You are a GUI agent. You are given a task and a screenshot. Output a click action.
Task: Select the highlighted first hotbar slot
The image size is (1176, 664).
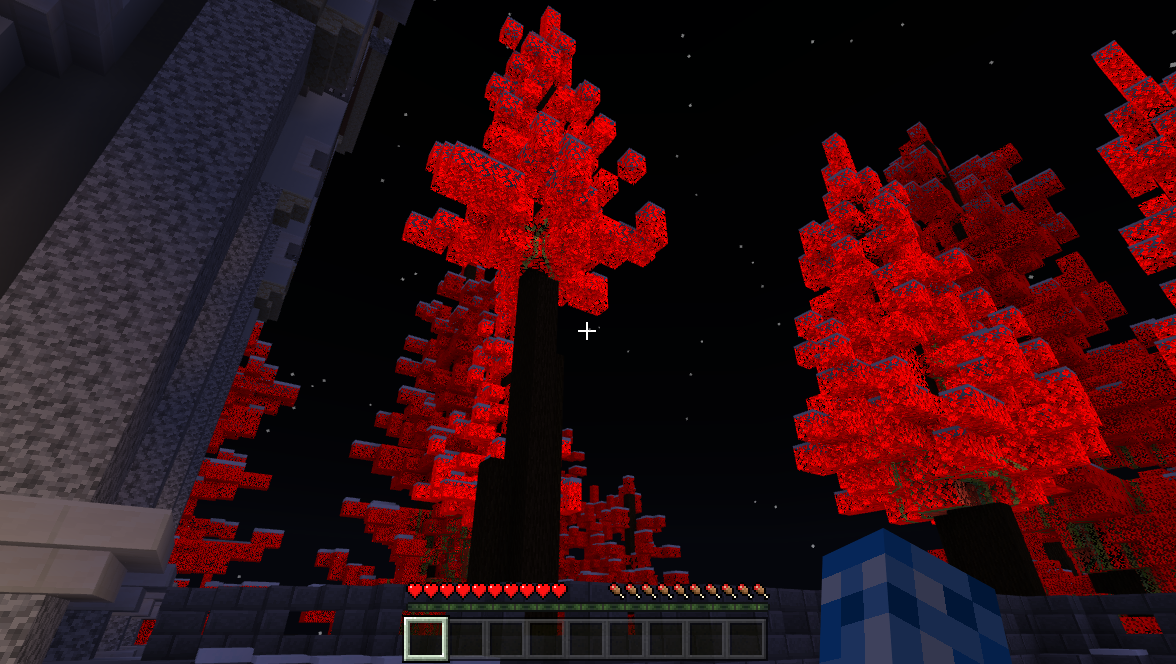426,638
